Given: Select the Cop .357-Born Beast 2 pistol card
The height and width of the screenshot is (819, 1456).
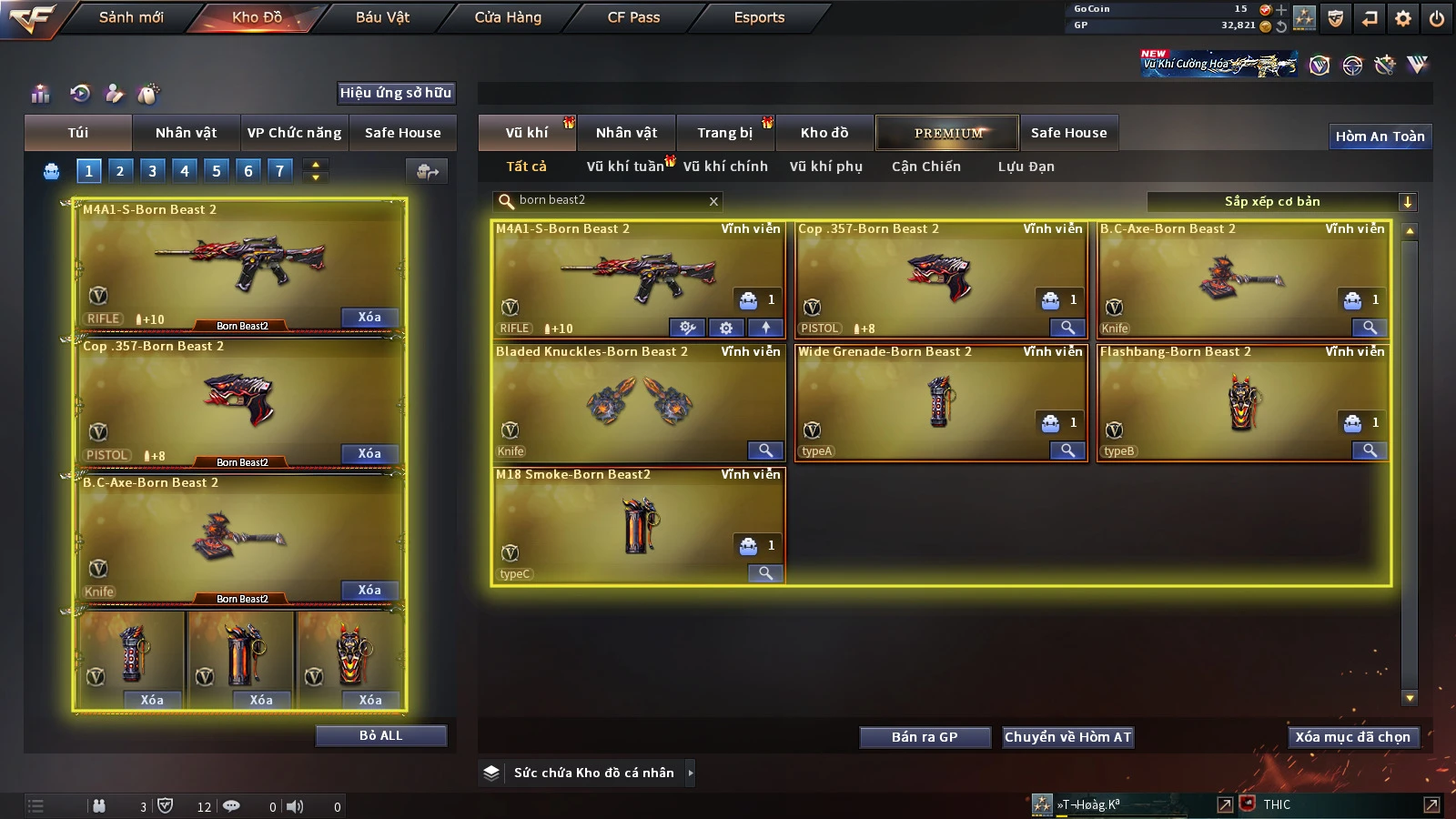Looking at the screenshot, I should tap(940, 278).
